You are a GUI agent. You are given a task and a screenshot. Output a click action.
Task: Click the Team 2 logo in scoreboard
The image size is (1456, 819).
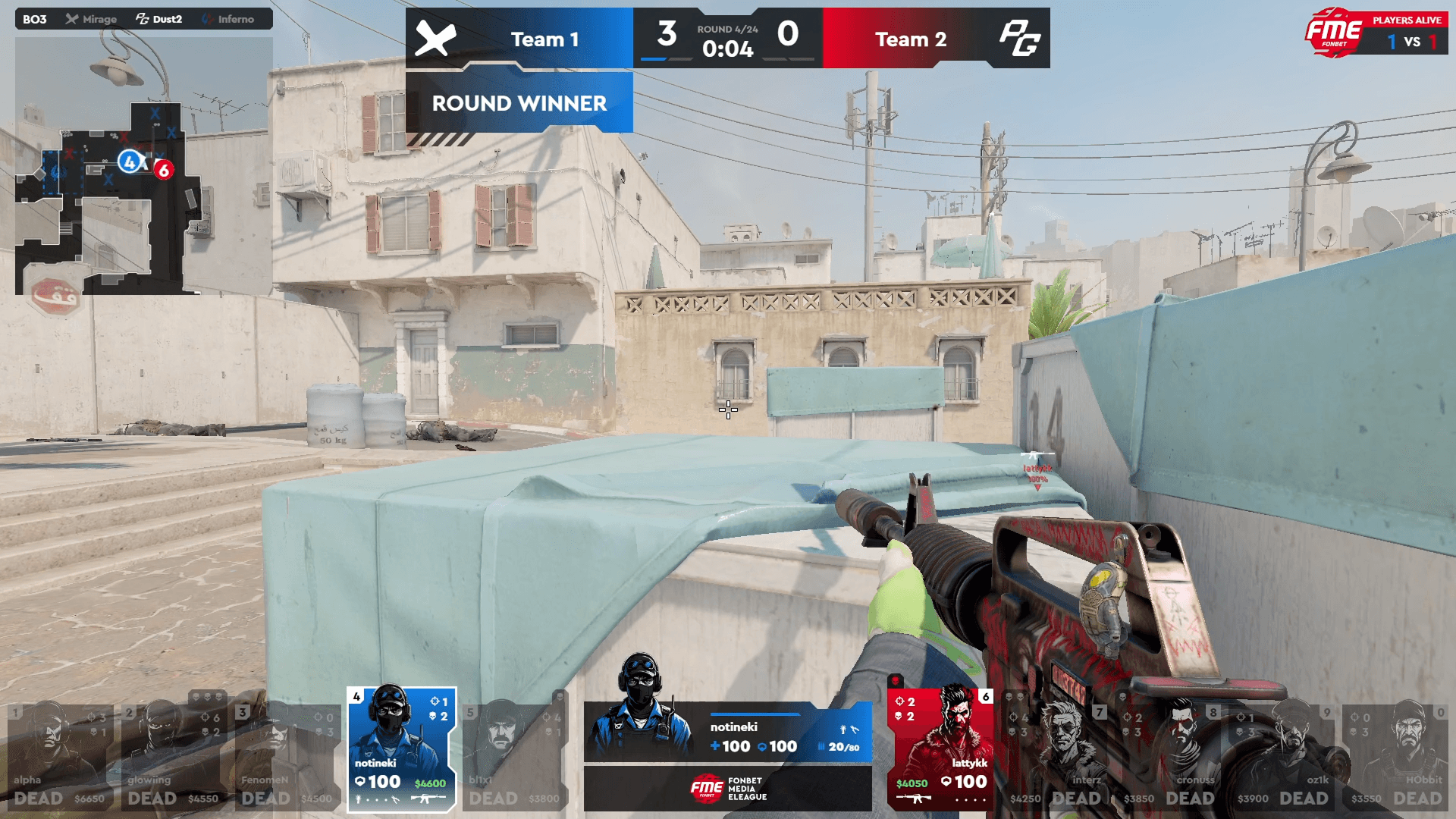click(x=1018, y=39)
